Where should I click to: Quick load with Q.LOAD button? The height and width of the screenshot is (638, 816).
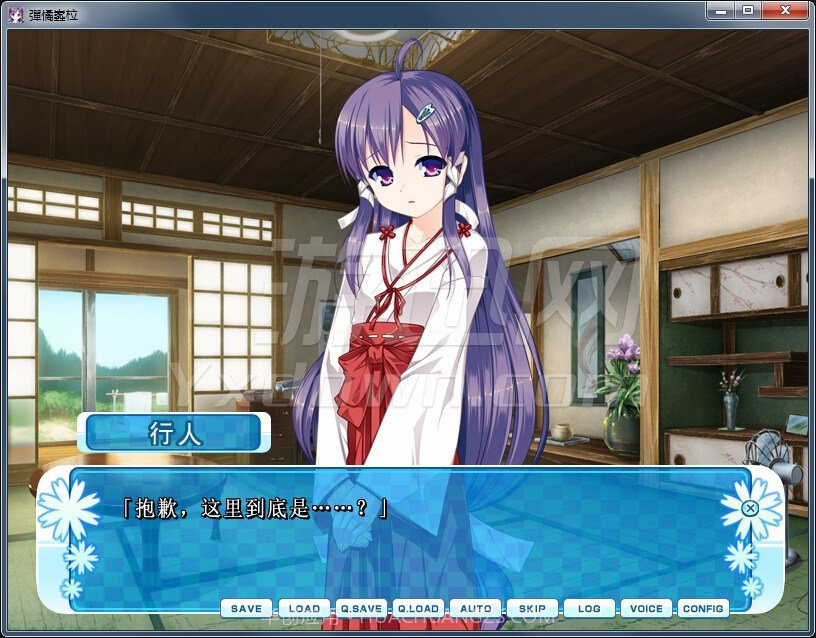418,608
